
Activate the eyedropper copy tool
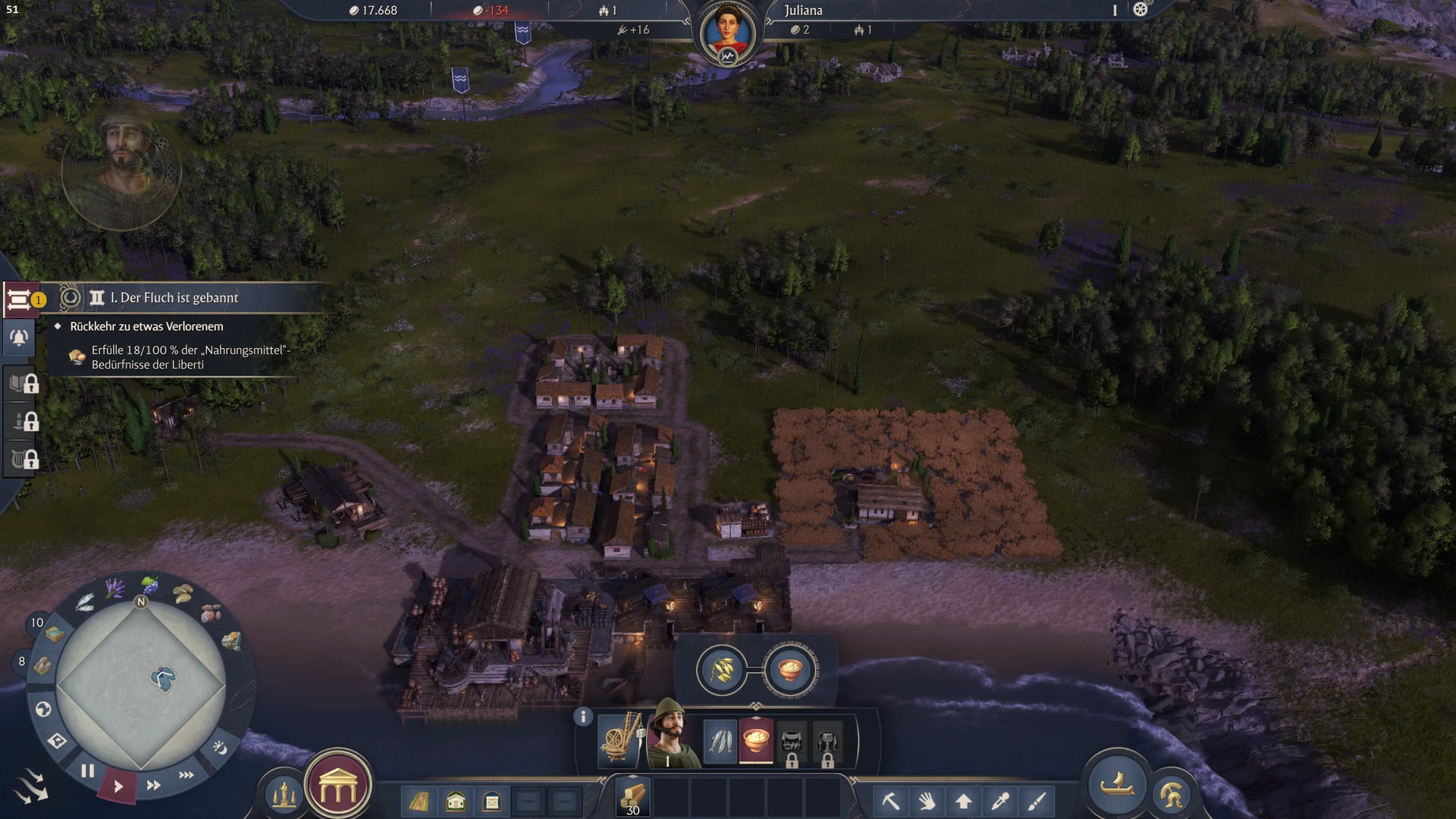tap(1000, 801)
